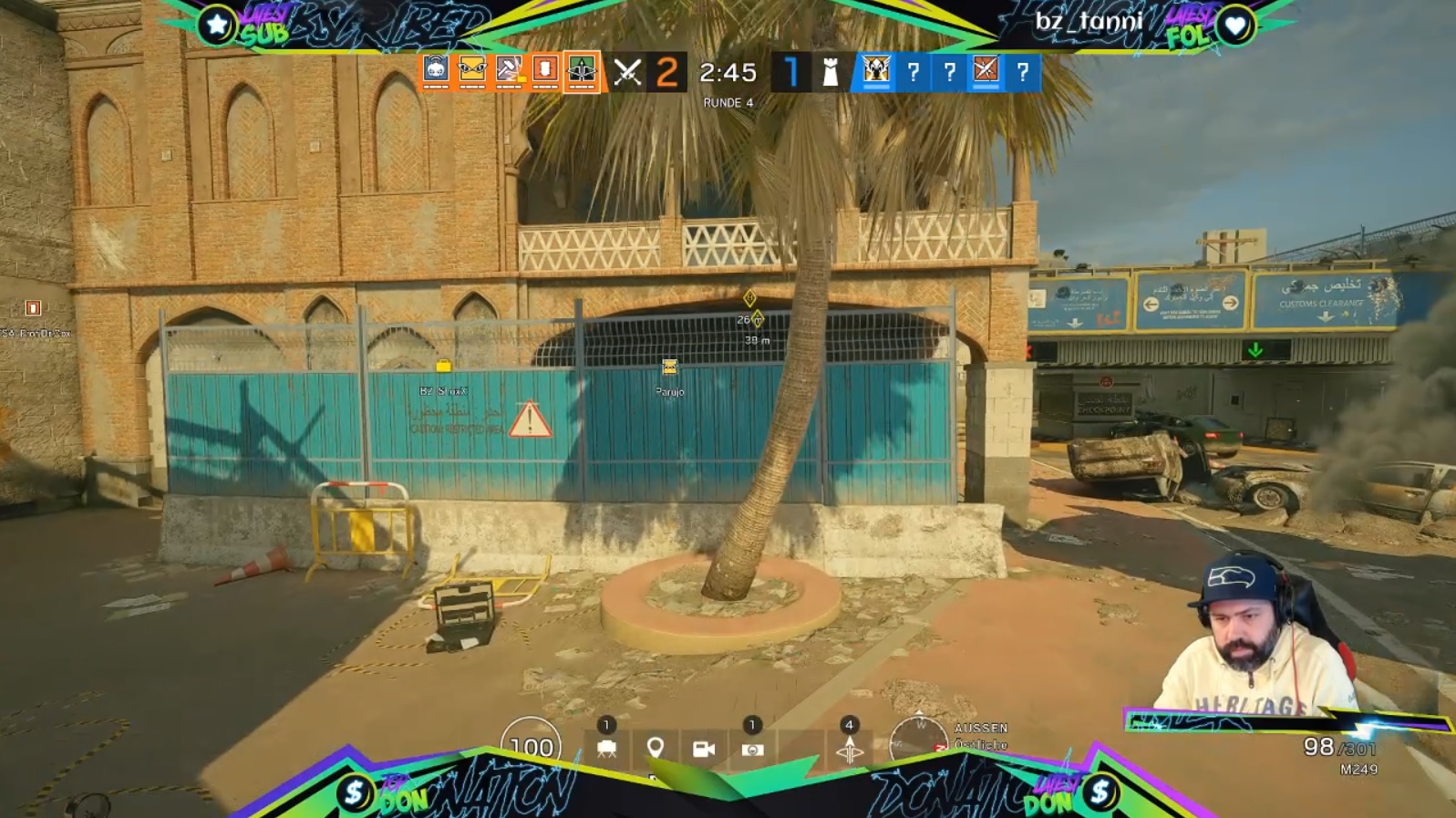1456x818 pixels.
Task: Activate the location ping marker icon
Action: tap(655, 749)
